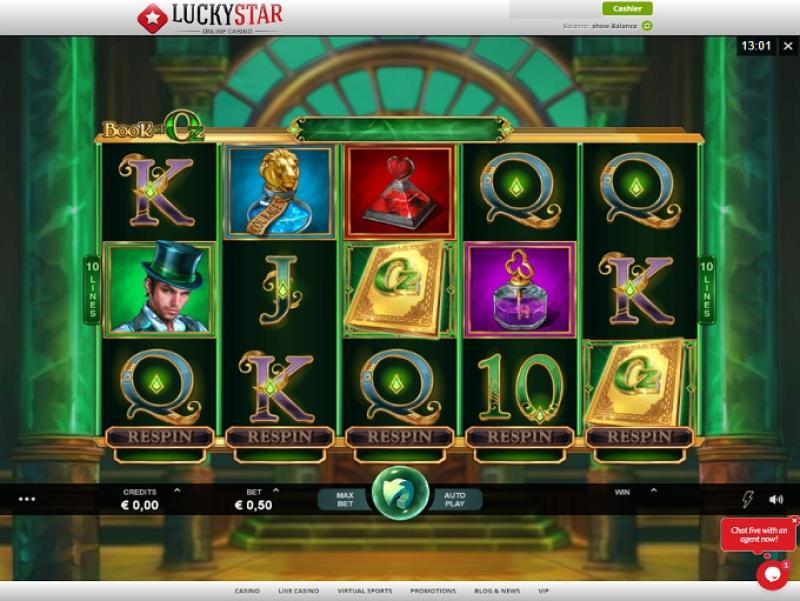Viewport: 800px width, 601px height.
Task: Expand the Credits panel arrow
Action: coord(178,491)
